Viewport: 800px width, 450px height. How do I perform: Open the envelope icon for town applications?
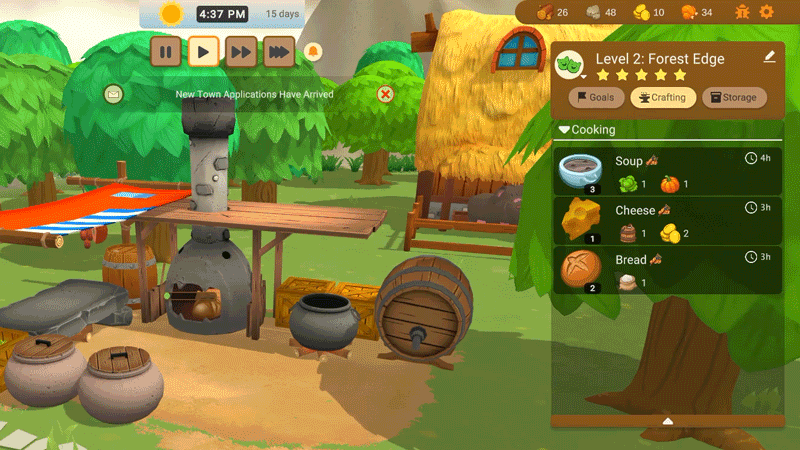tap(113, 94)
